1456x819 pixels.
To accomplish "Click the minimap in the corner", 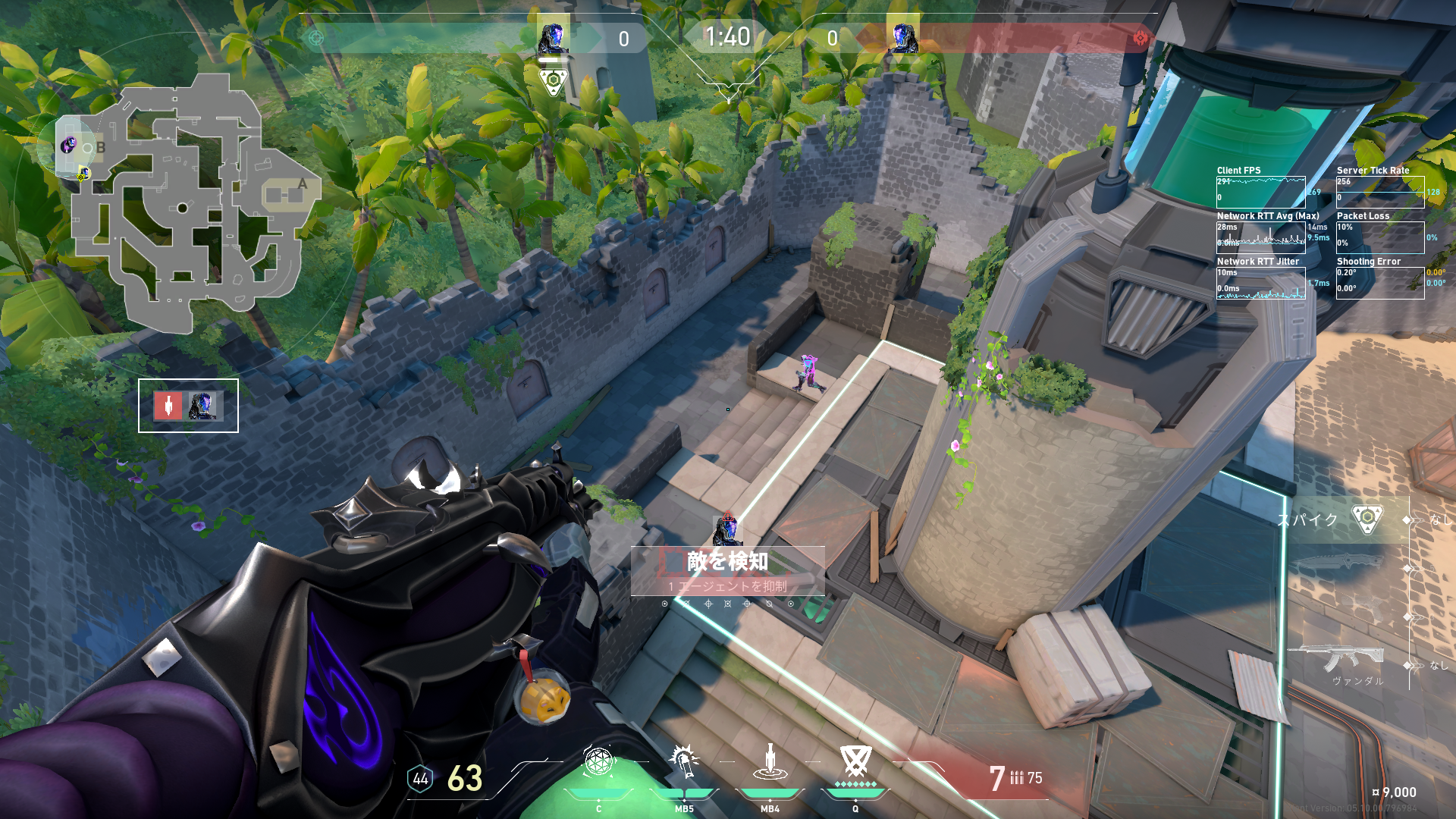I will tap(190, 203).
